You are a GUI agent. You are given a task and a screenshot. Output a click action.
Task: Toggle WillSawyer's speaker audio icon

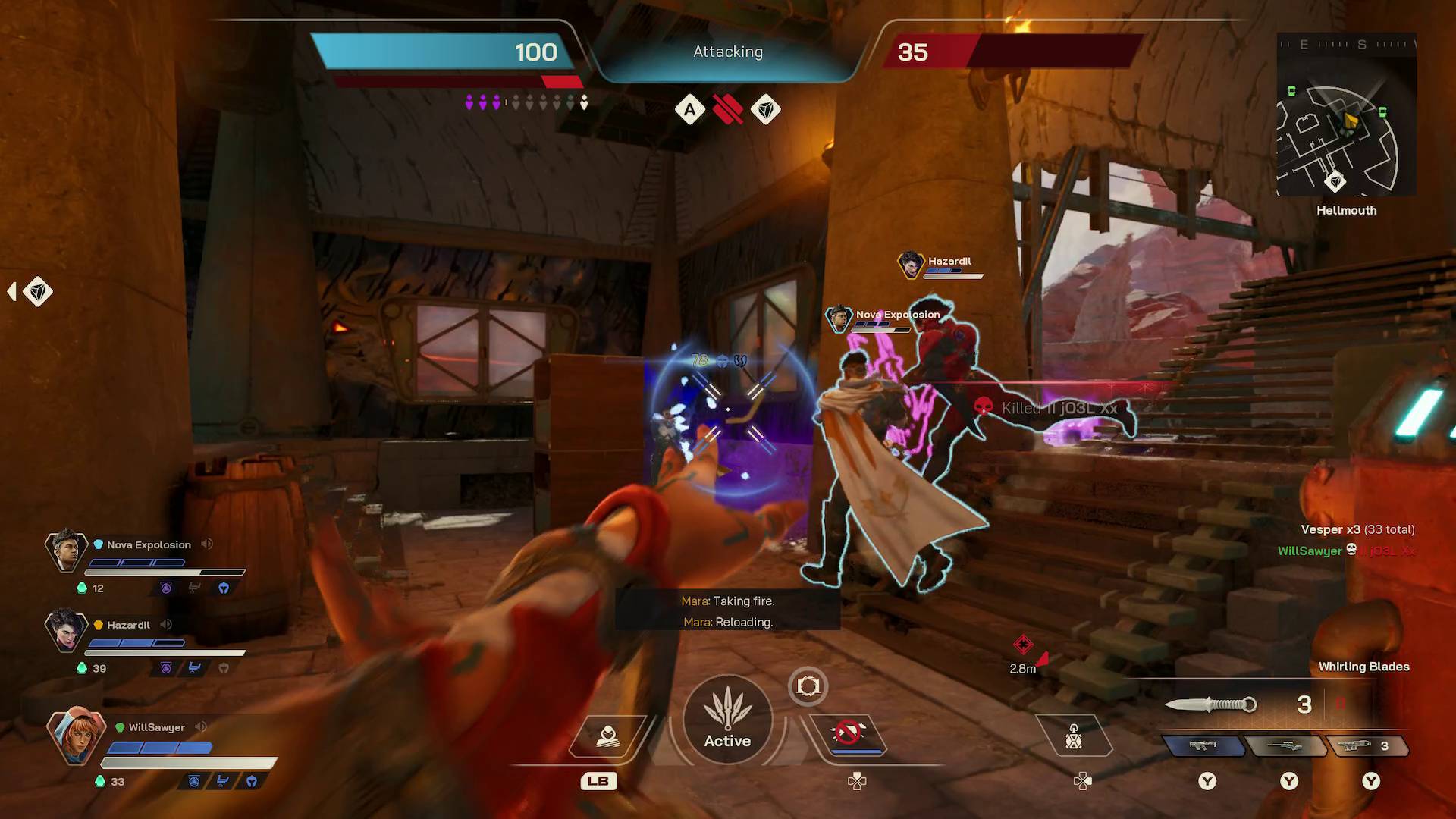pos(200,726)
